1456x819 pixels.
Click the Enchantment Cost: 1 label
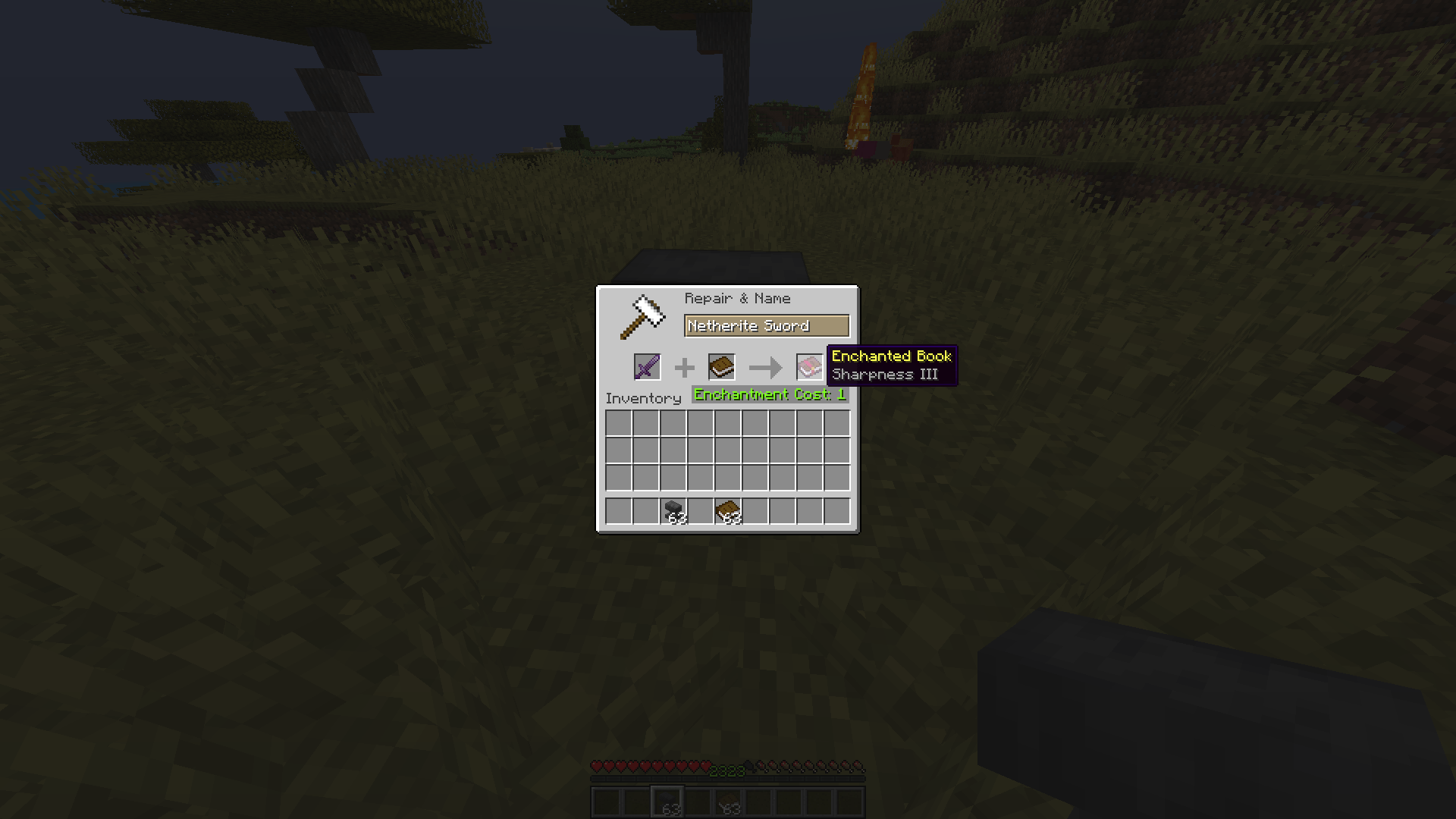coord(769,394)
